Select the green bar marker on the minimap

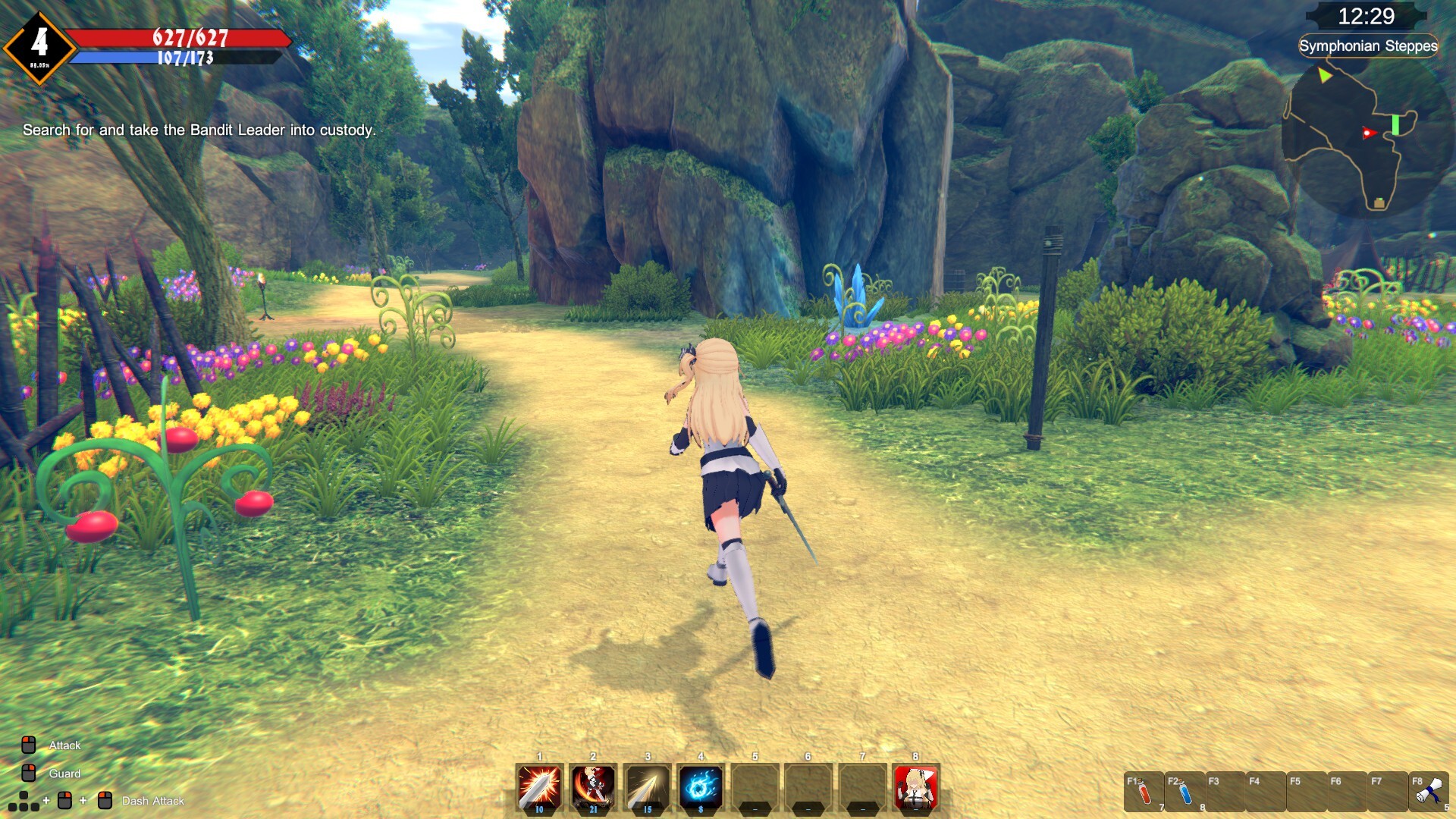[1395, 125]
